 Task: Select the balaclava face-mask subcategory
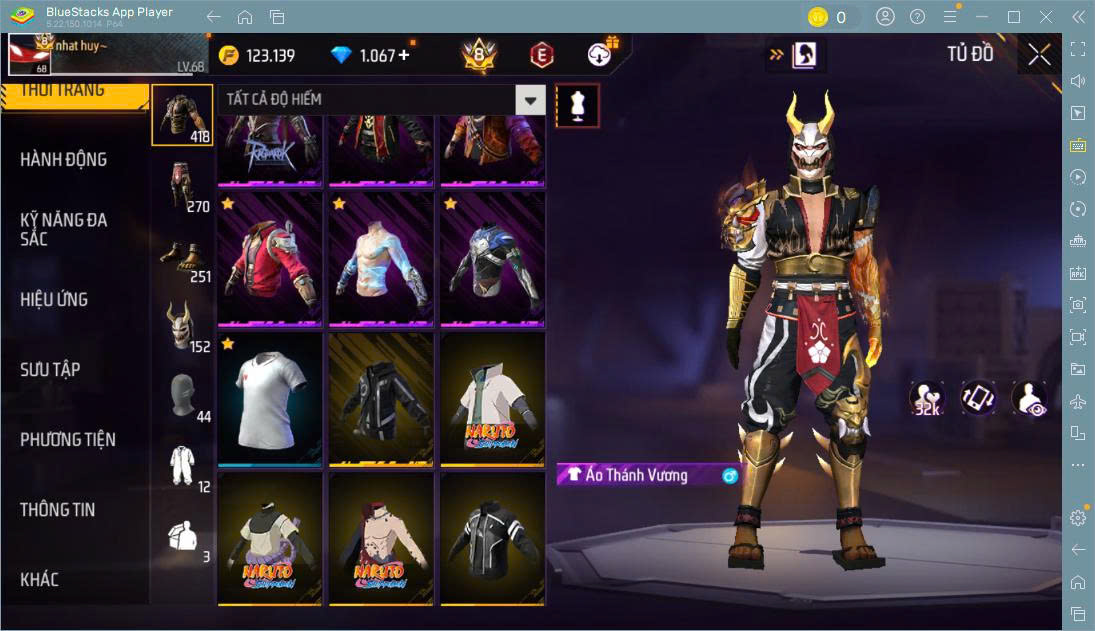click(182, 397)
